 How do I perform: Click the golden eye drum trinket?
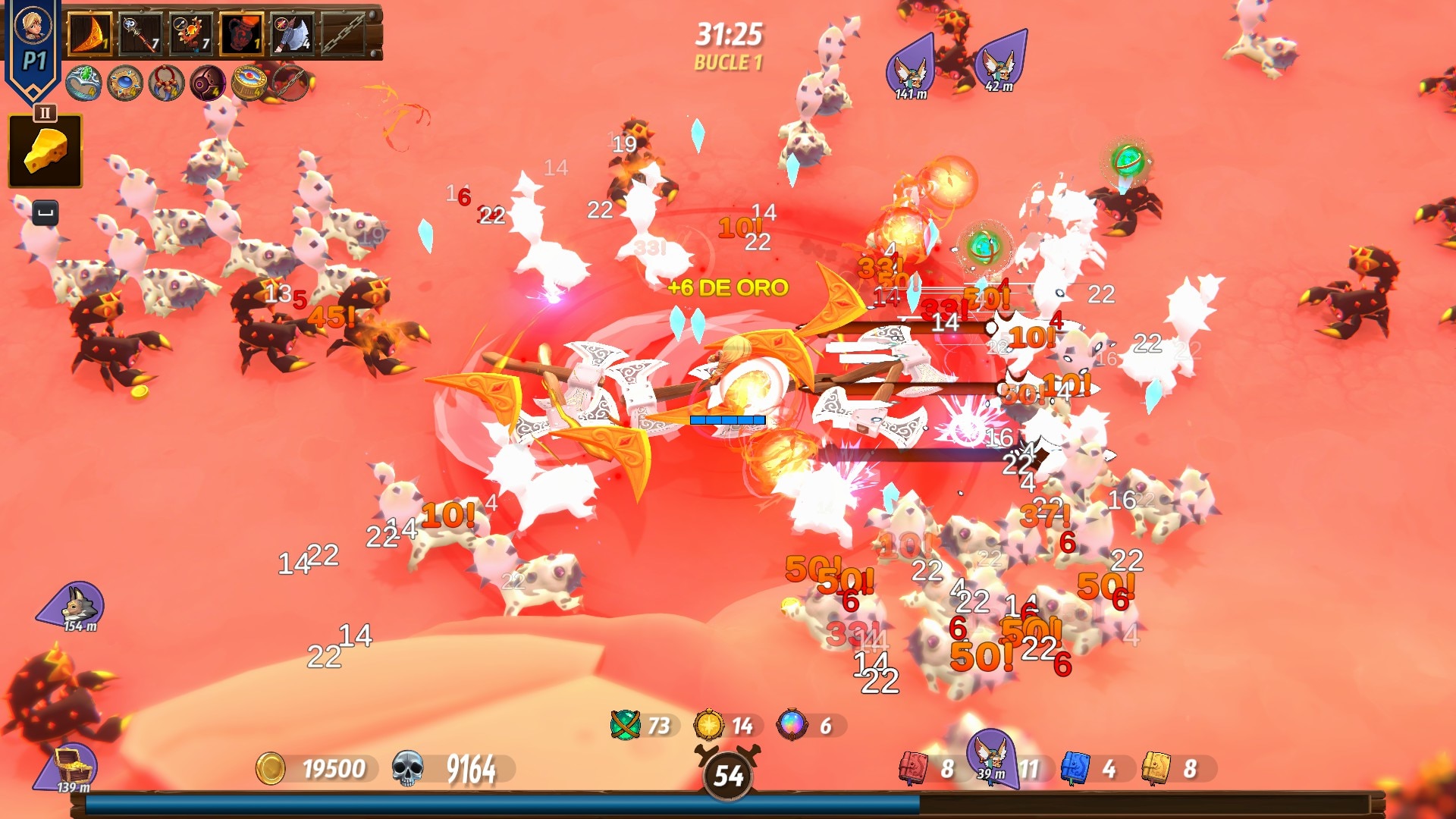(249, 83)
